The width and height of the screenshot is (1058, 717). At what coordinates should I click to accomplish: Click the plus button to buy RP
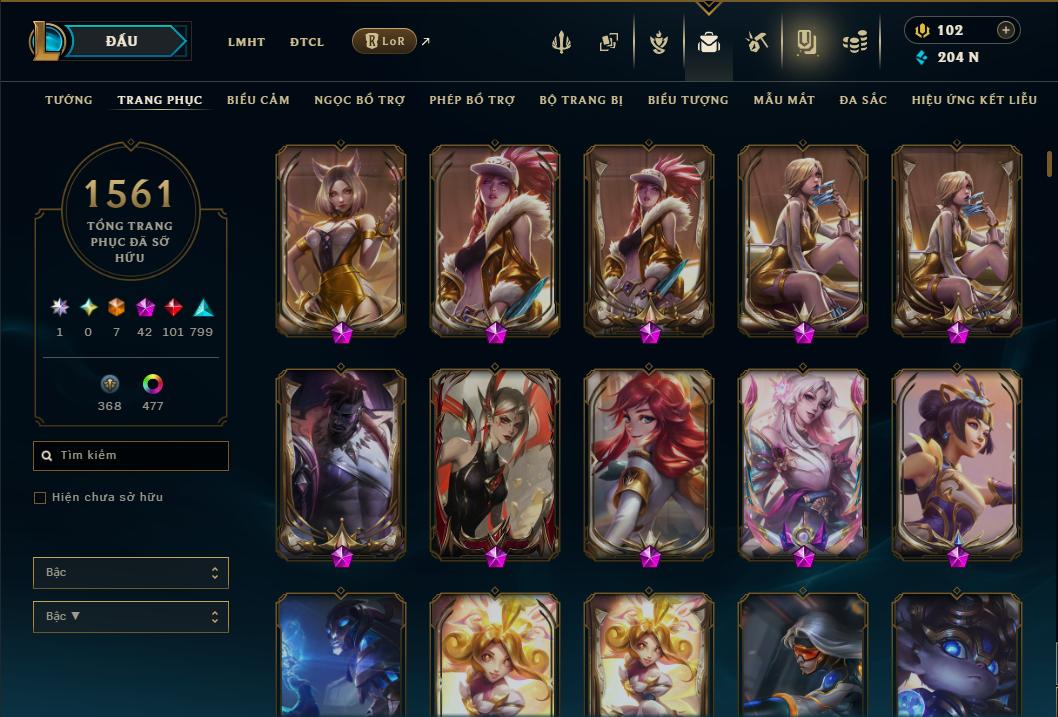[x=1006, y=30]
